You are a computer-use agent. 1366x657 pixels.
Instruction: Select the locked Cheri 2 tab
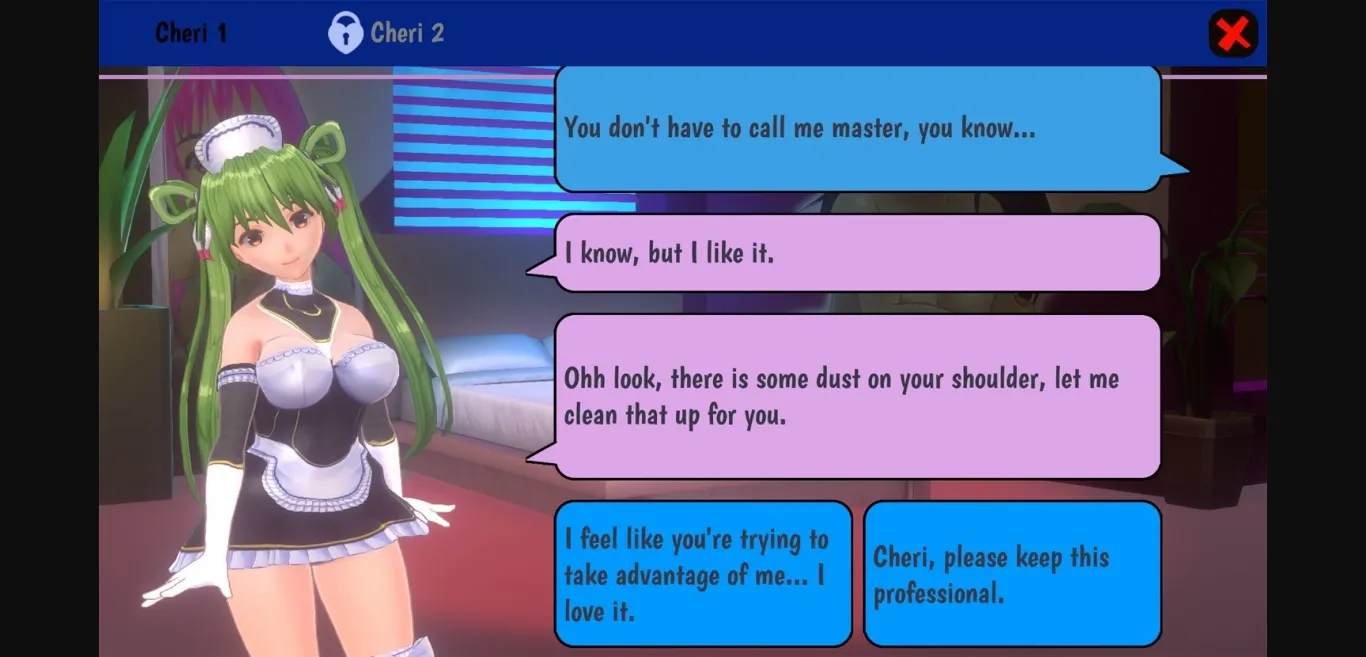pos(387,33)
